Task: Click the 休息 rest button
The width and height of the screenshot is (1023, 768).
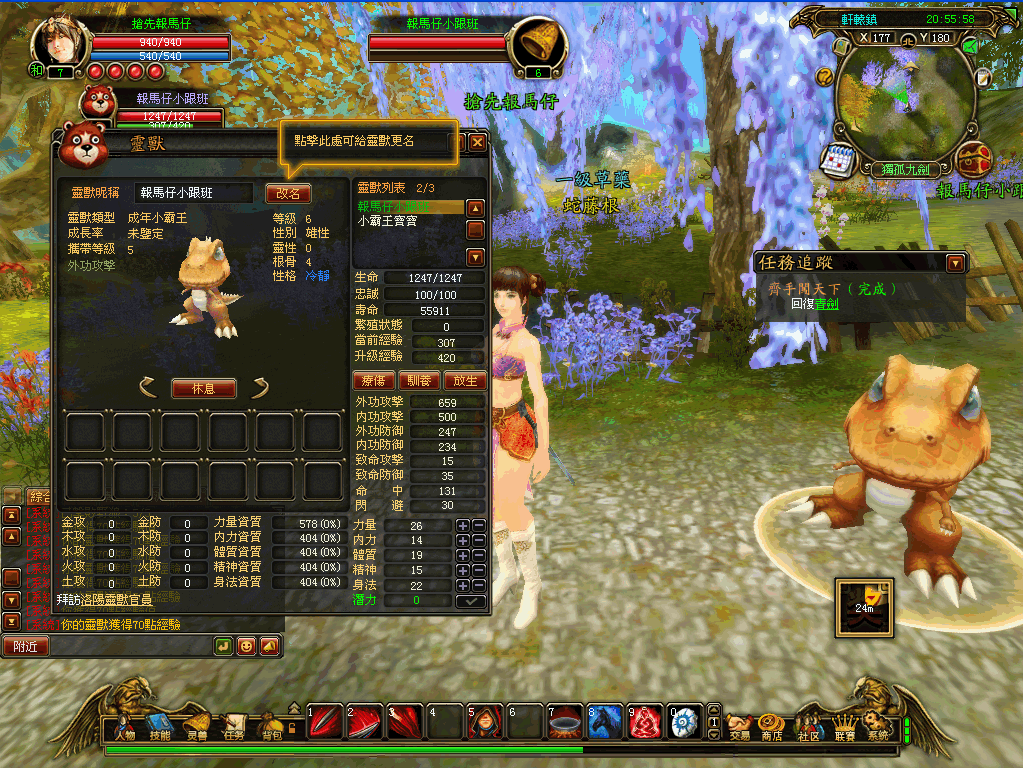Action: click(203, 388)
